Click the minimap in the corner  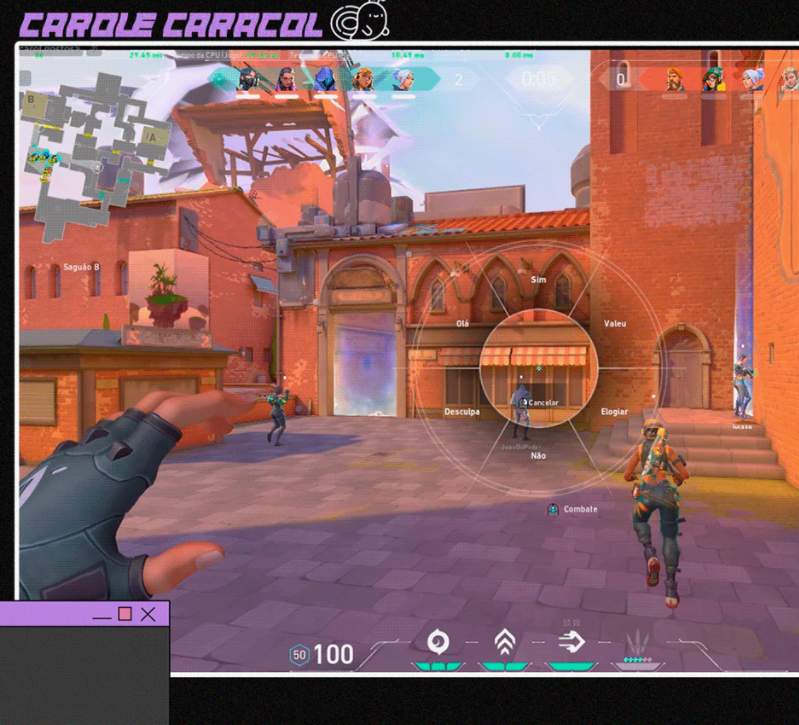coord(96,138)
